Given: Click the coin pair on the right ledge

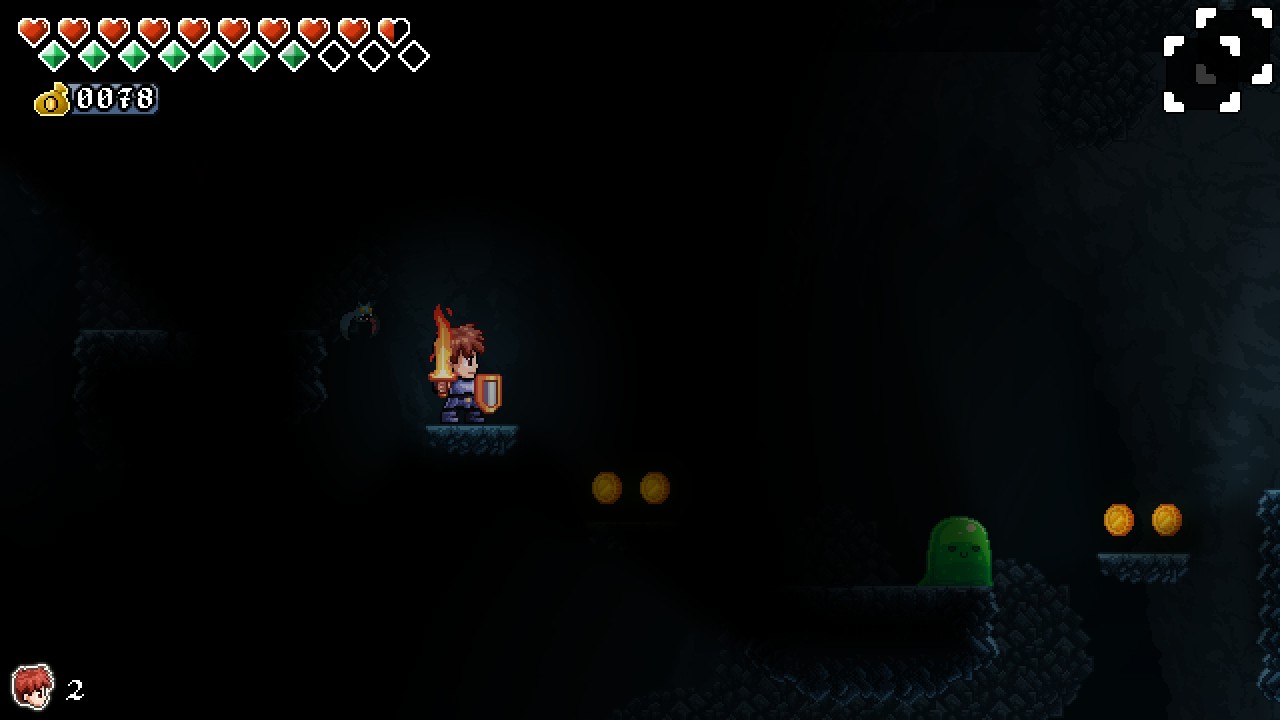Looking at the screenshot, I should 1142,518.
